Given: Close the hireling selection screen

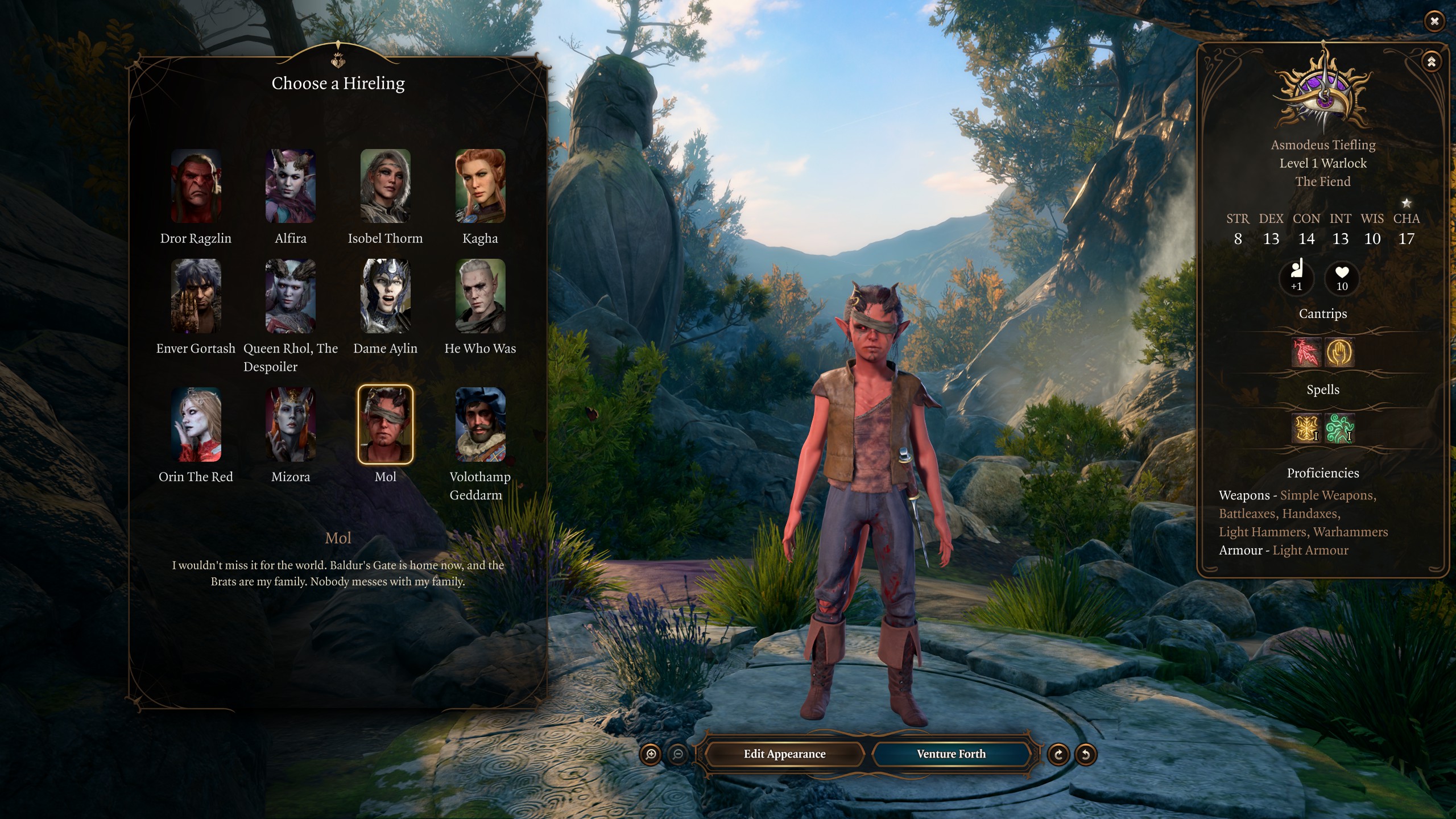Looking at the screenshot, I should coord(1434,22).
